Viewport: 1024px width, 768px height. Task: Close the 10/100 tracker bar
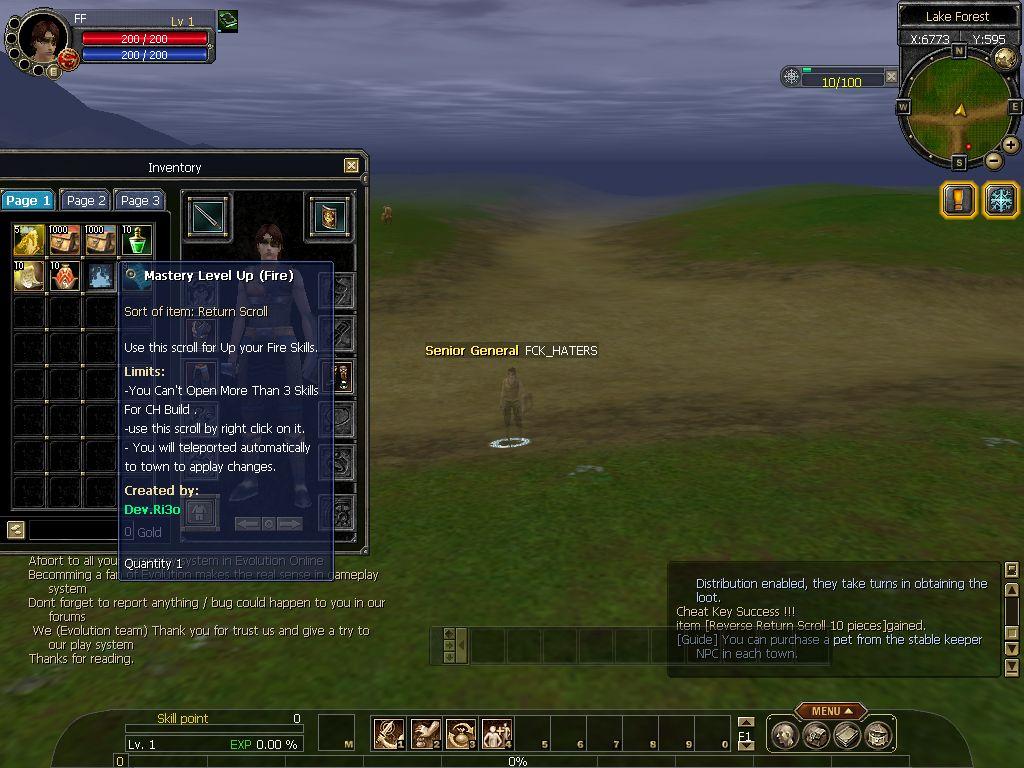click(x=891, y=76)
